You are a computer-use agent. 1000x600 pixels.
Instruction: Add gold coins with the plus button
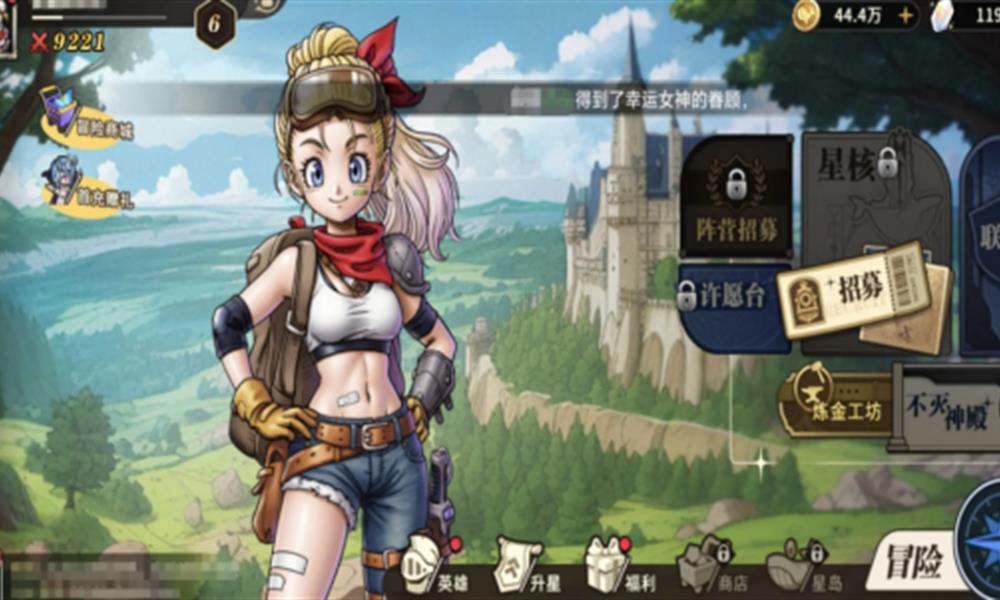pyautogui.click(x=906, y=15)
